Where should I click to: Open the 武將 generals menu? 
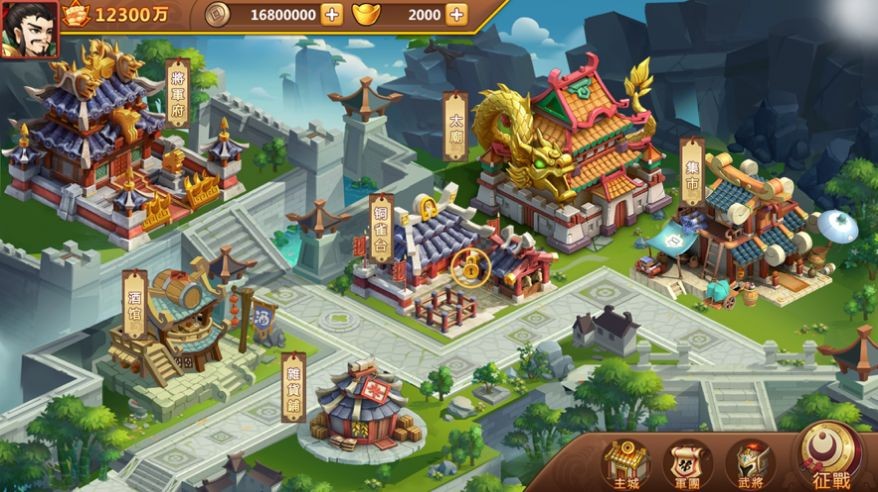749,462
